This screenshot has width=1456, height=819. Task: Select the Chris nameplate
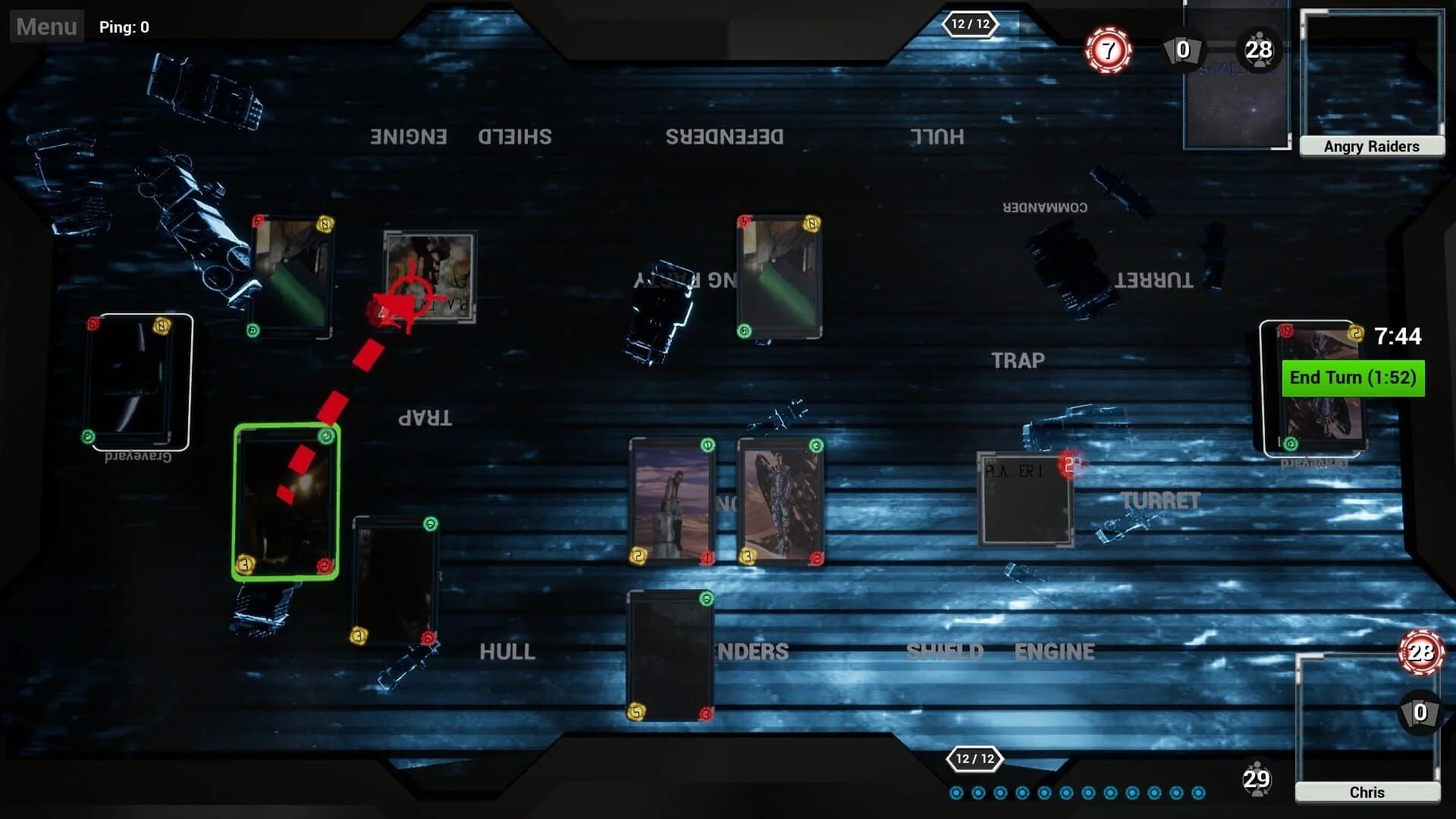[1366, 792]
